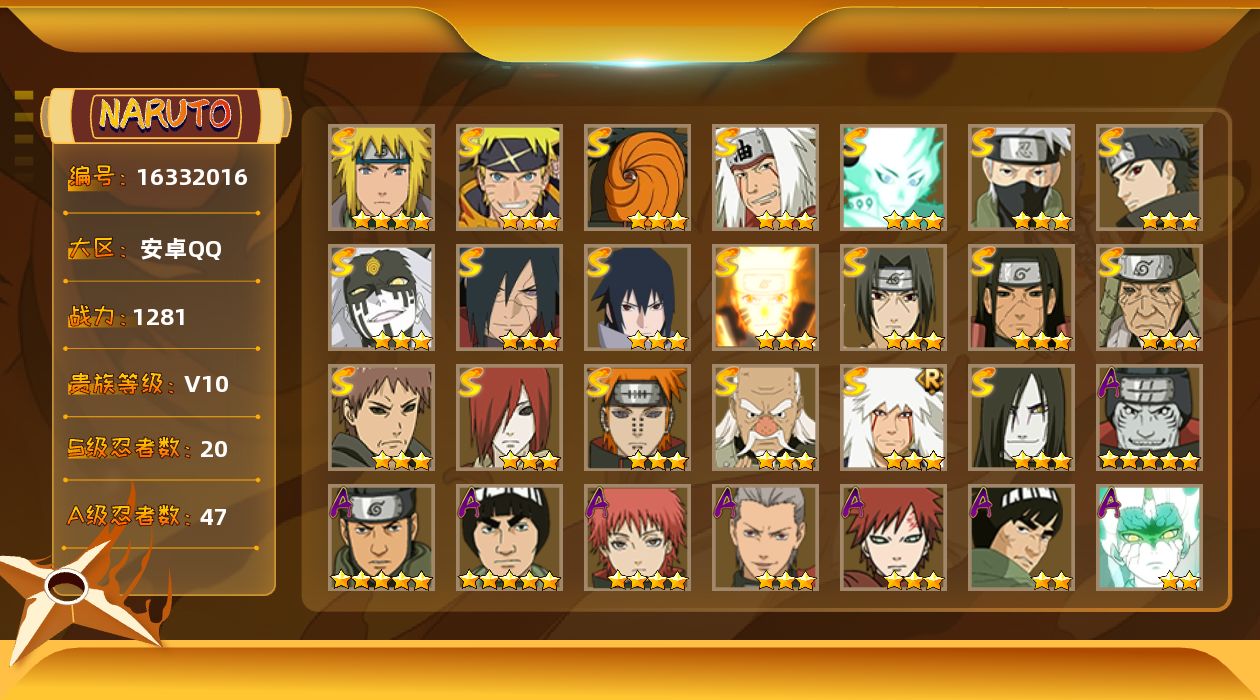Select the blond Minato portrait
The image size is (1260, 700).
pyautogui.click(x=381, y=177)
